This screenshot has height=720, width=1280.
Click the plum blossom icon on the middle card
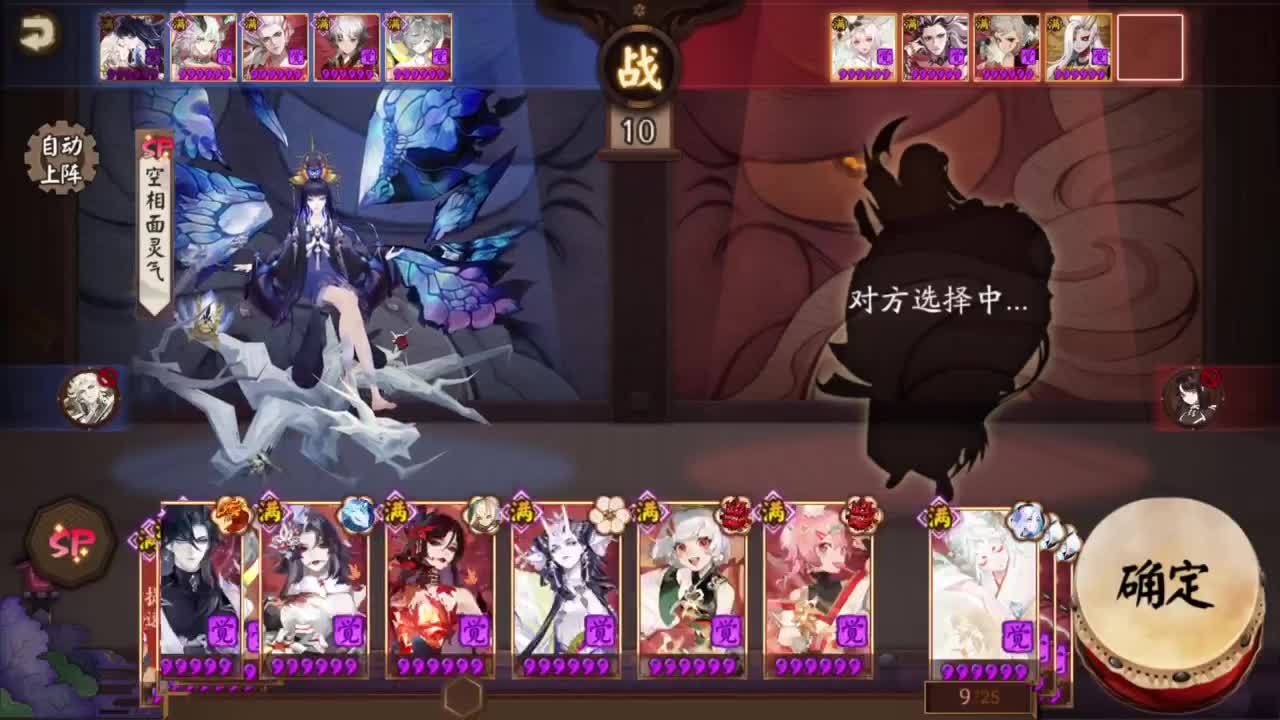click(x=608, y=516)
